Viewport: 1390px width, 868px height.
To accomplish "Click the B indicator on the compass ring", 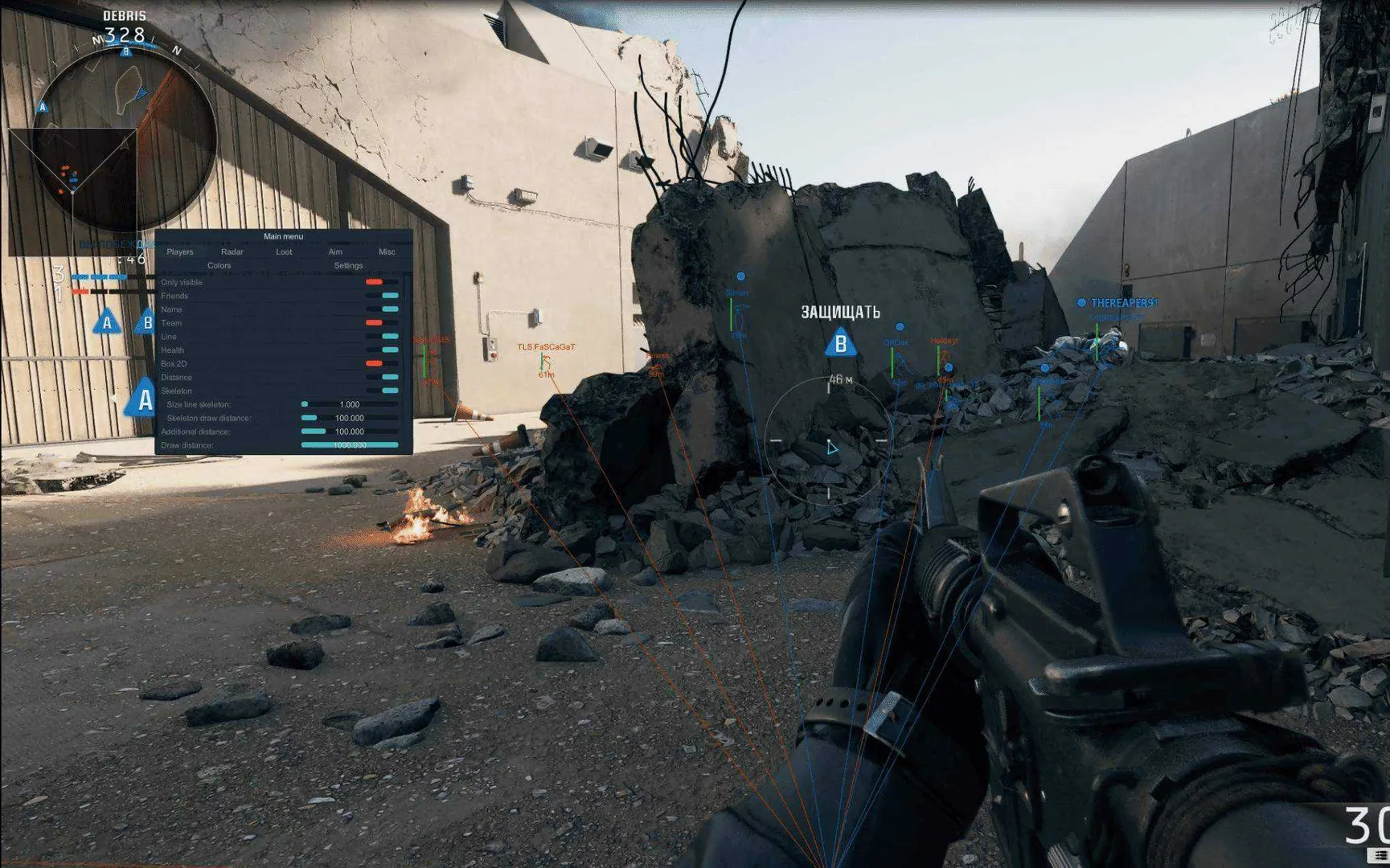I will pyautogui.click(x=125, y=50).
